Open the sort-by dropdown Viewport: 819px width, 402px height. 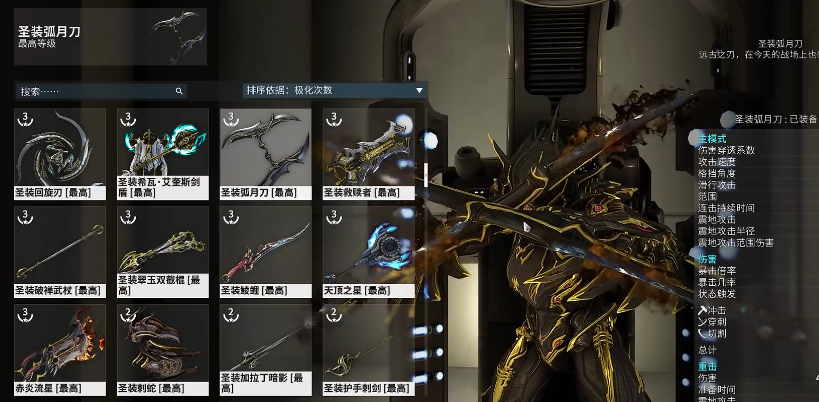pos(334,90)
